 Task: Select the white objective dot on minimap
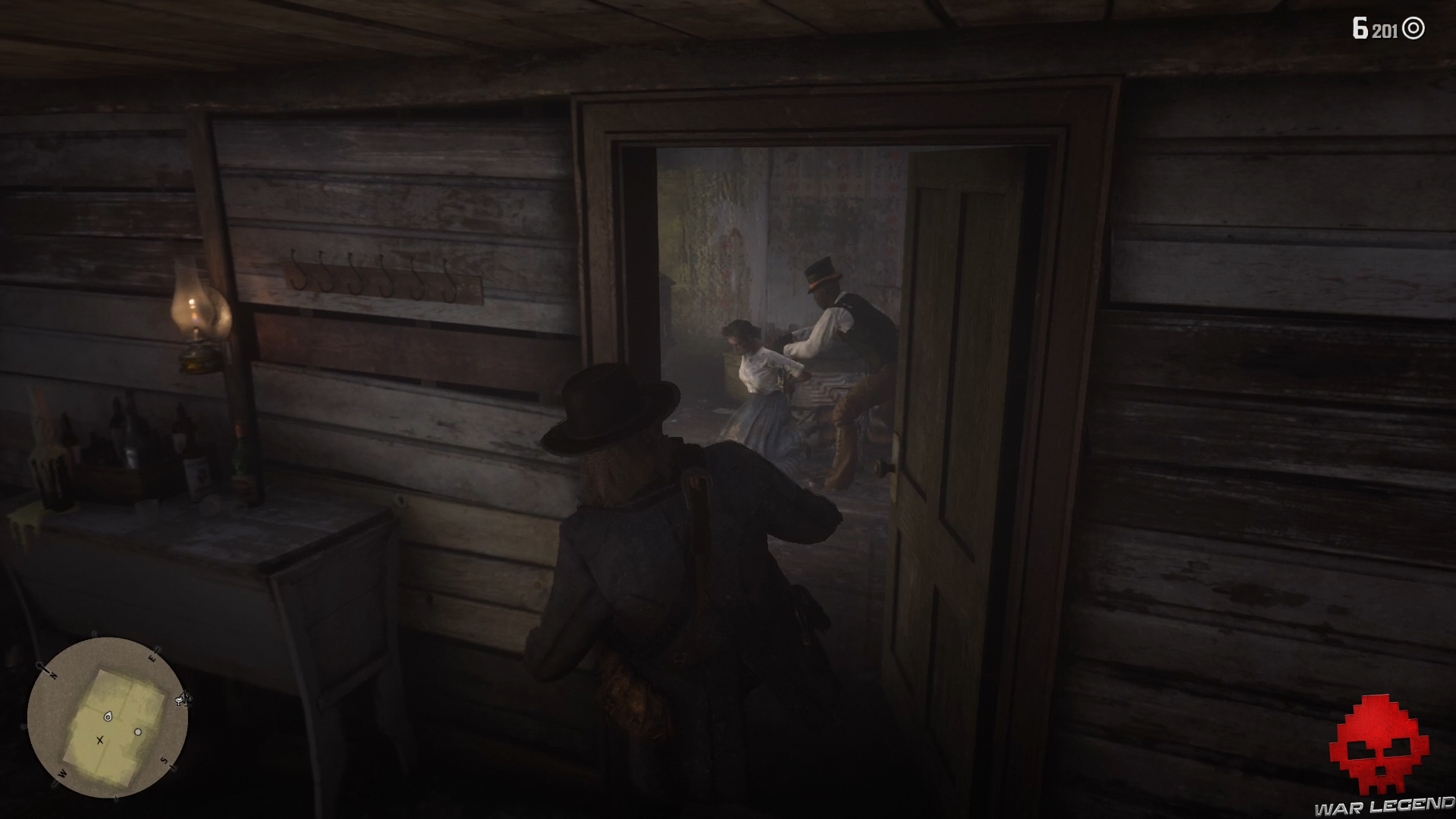(138, 732)
